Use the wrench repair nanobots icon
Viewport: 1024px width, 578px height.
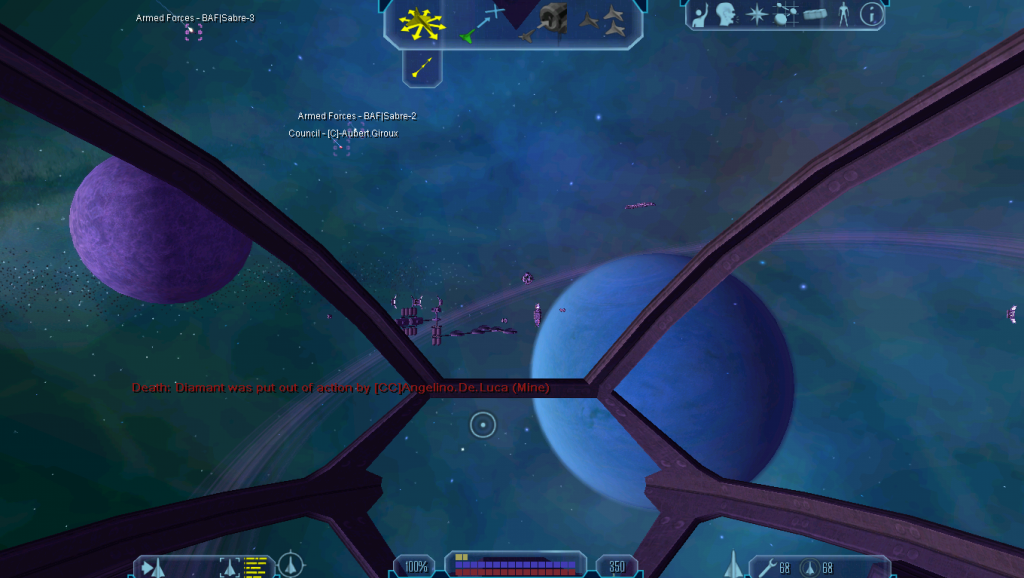[768, 568]
